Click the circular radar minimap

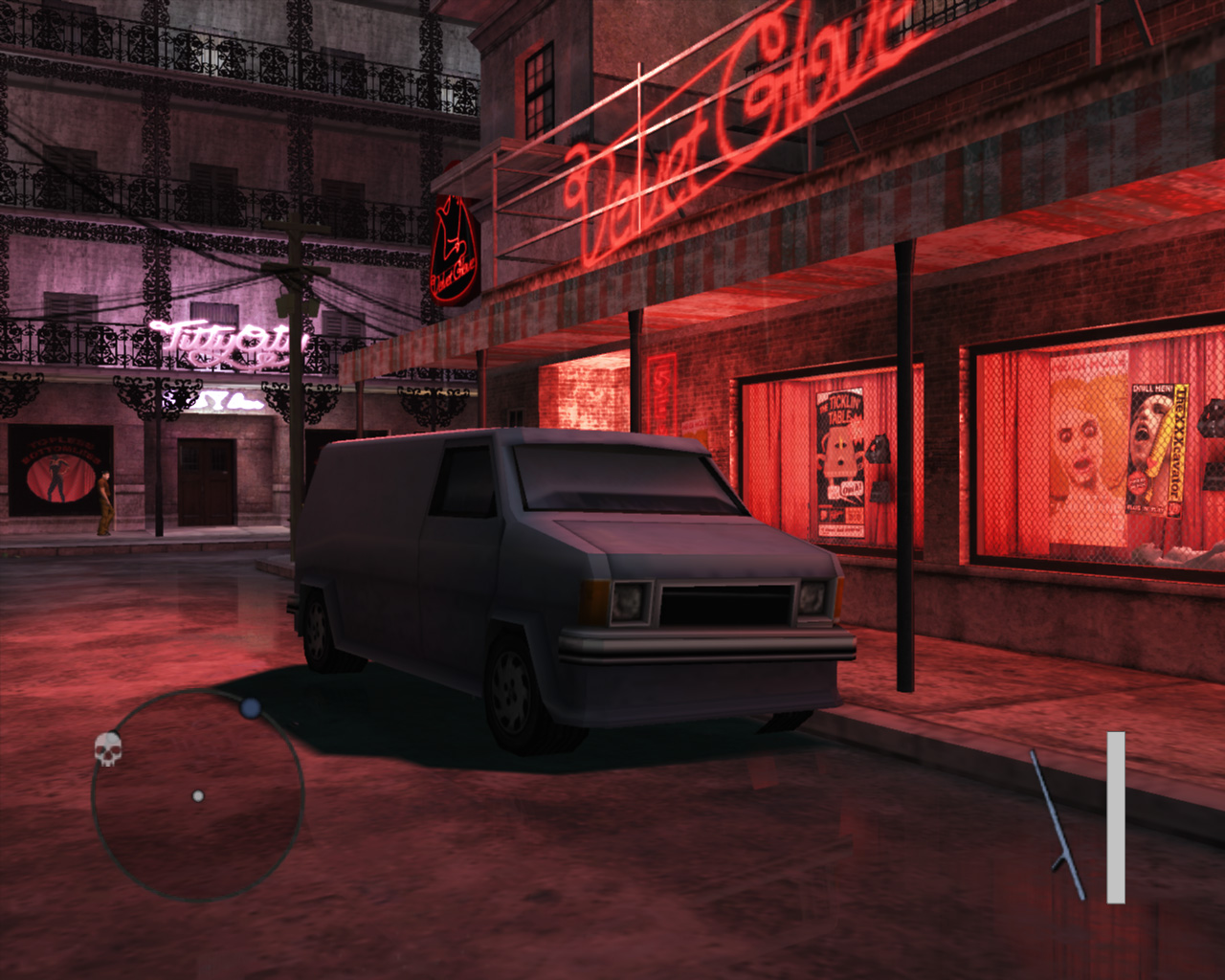tap(198, 796)
